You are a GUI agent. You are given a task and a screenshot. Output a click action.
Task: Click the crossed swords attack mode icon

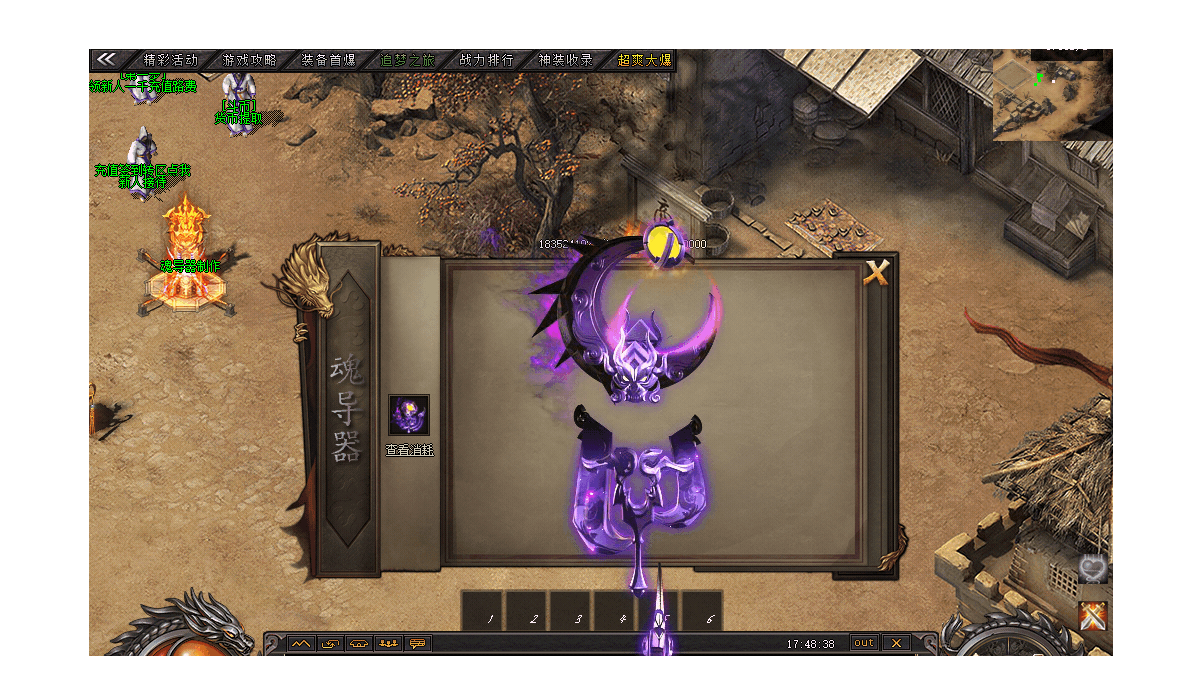pos(1093,615)
